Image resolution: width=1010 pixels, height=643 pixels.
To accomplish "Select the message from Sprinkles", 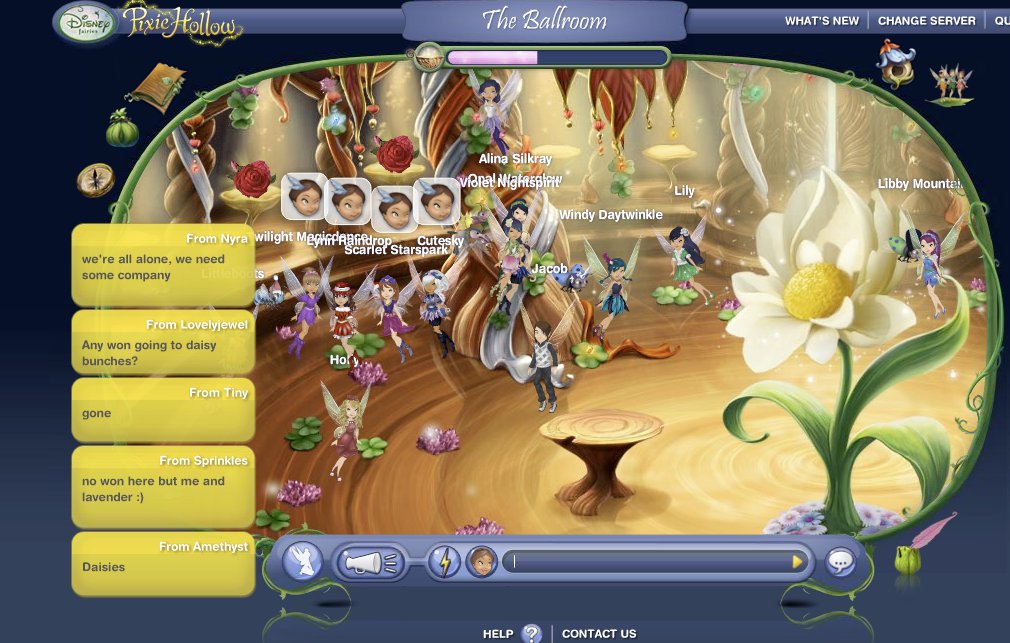I will (x=163, y=486).
